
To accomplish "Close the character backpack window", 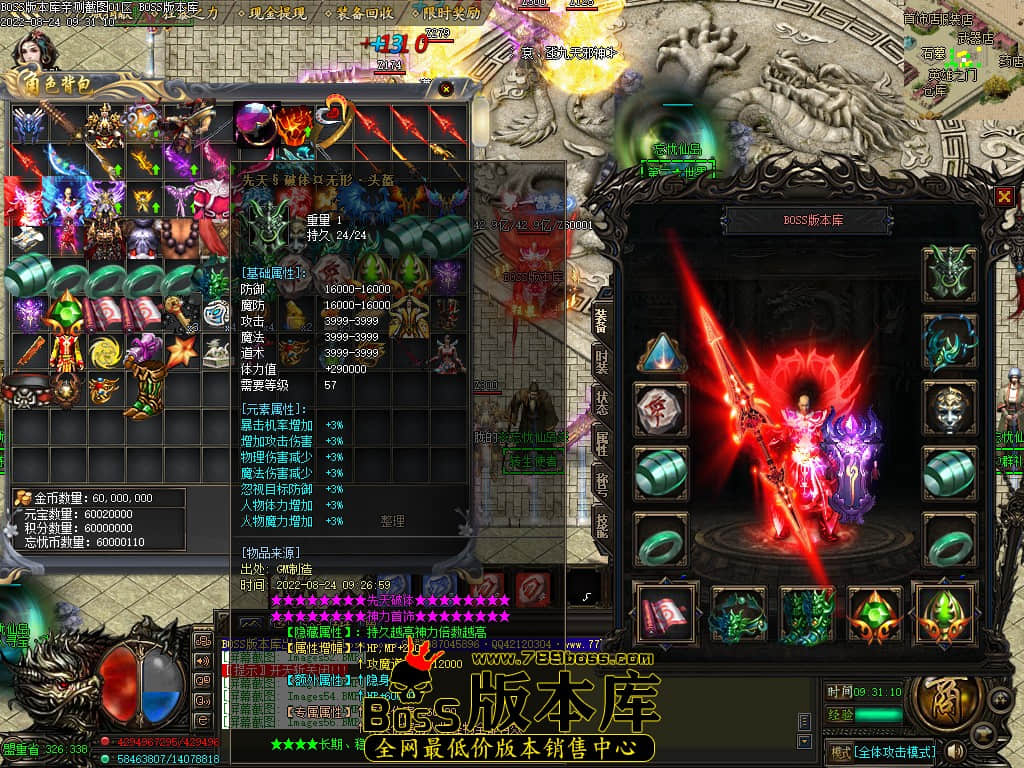I will pyautogui.click(x=445, y=88).
